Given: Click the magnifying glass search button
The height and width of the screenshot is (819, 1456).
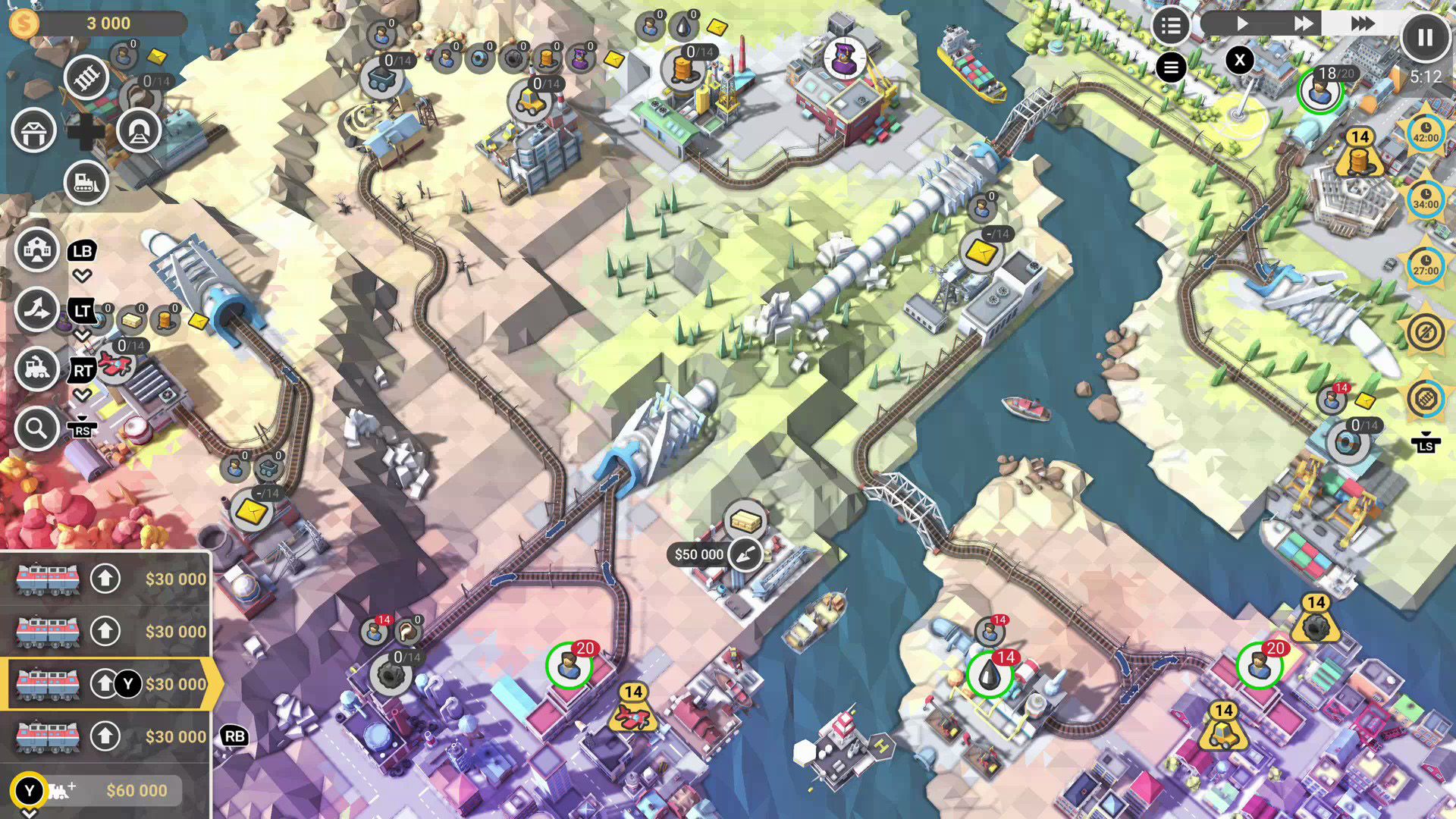Looking at the screenshot, I should 36,429.
